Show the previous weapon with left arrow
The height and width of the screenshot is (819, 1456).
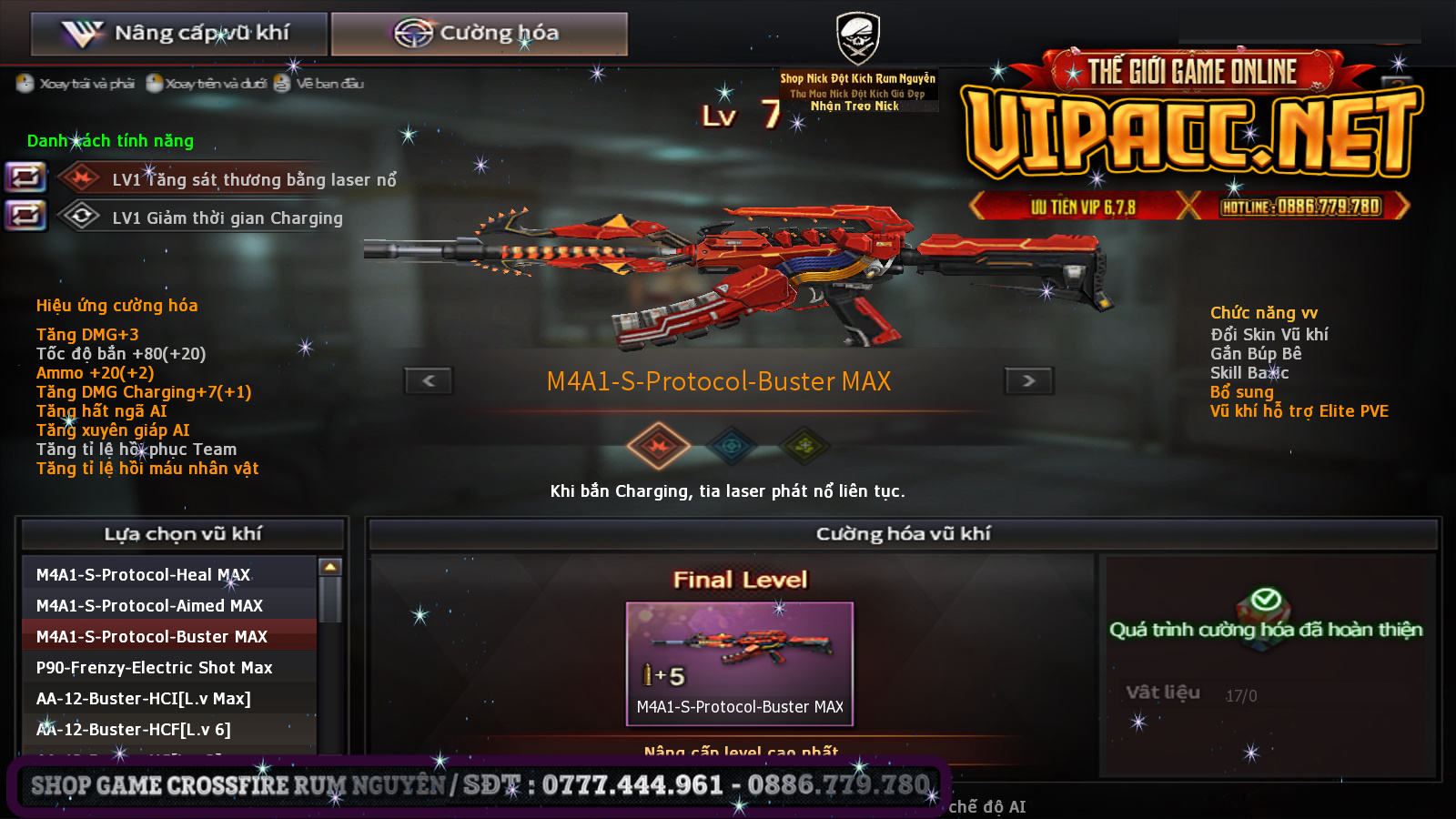click(x=429, y=380)
